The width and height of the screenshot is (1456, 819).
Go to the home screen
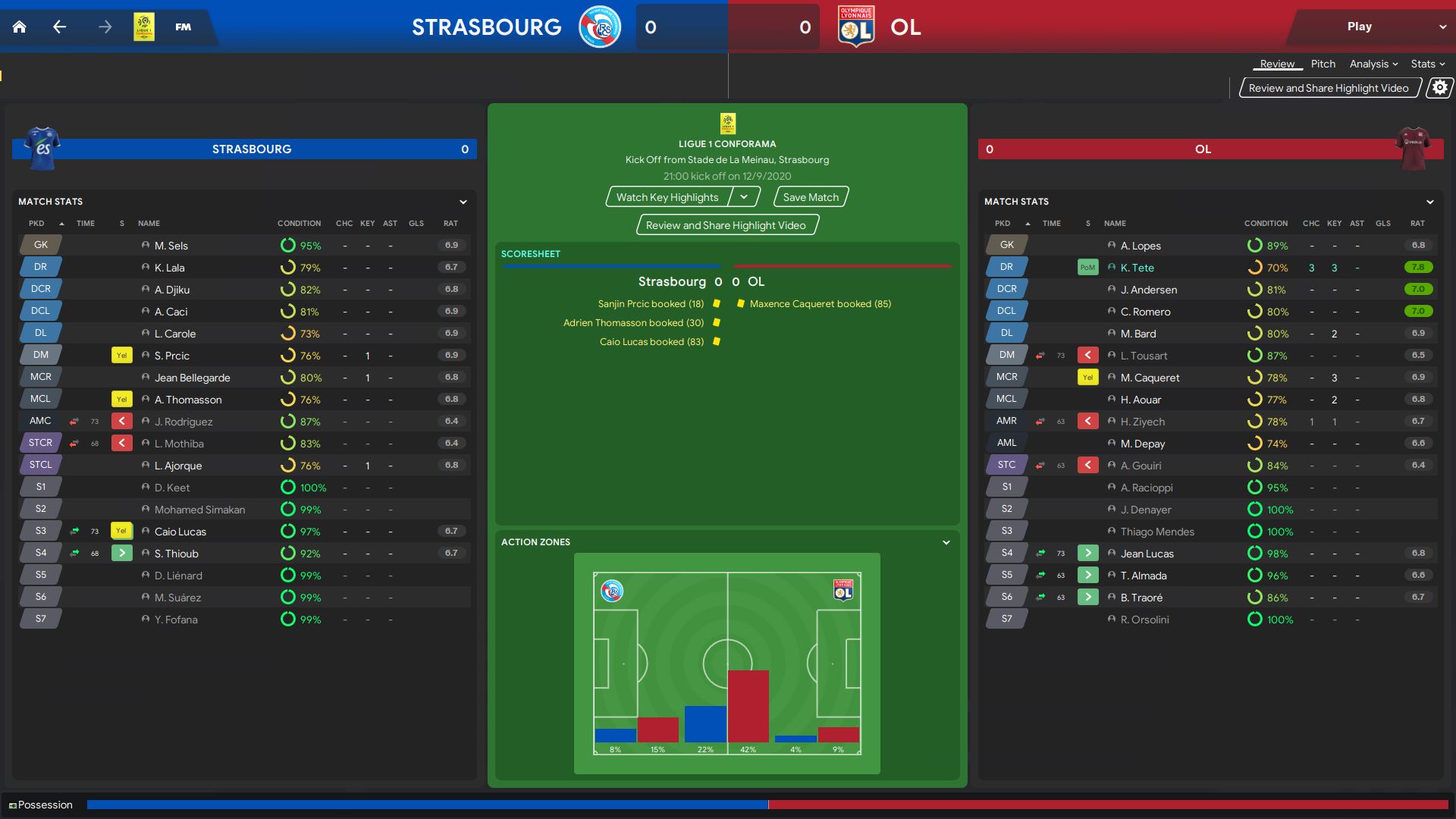tap(20, 27)
